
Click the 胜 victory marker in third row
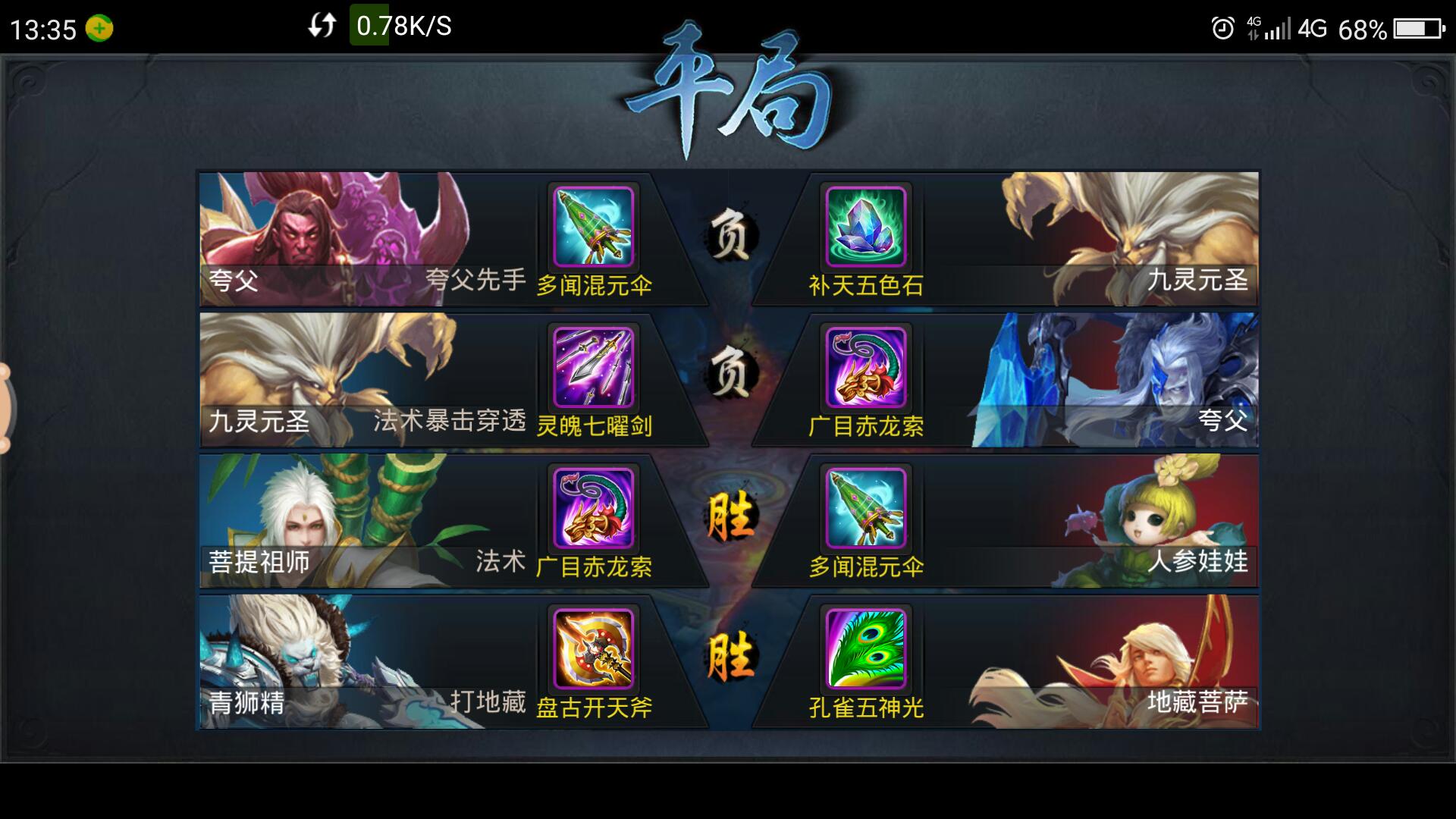730,516
